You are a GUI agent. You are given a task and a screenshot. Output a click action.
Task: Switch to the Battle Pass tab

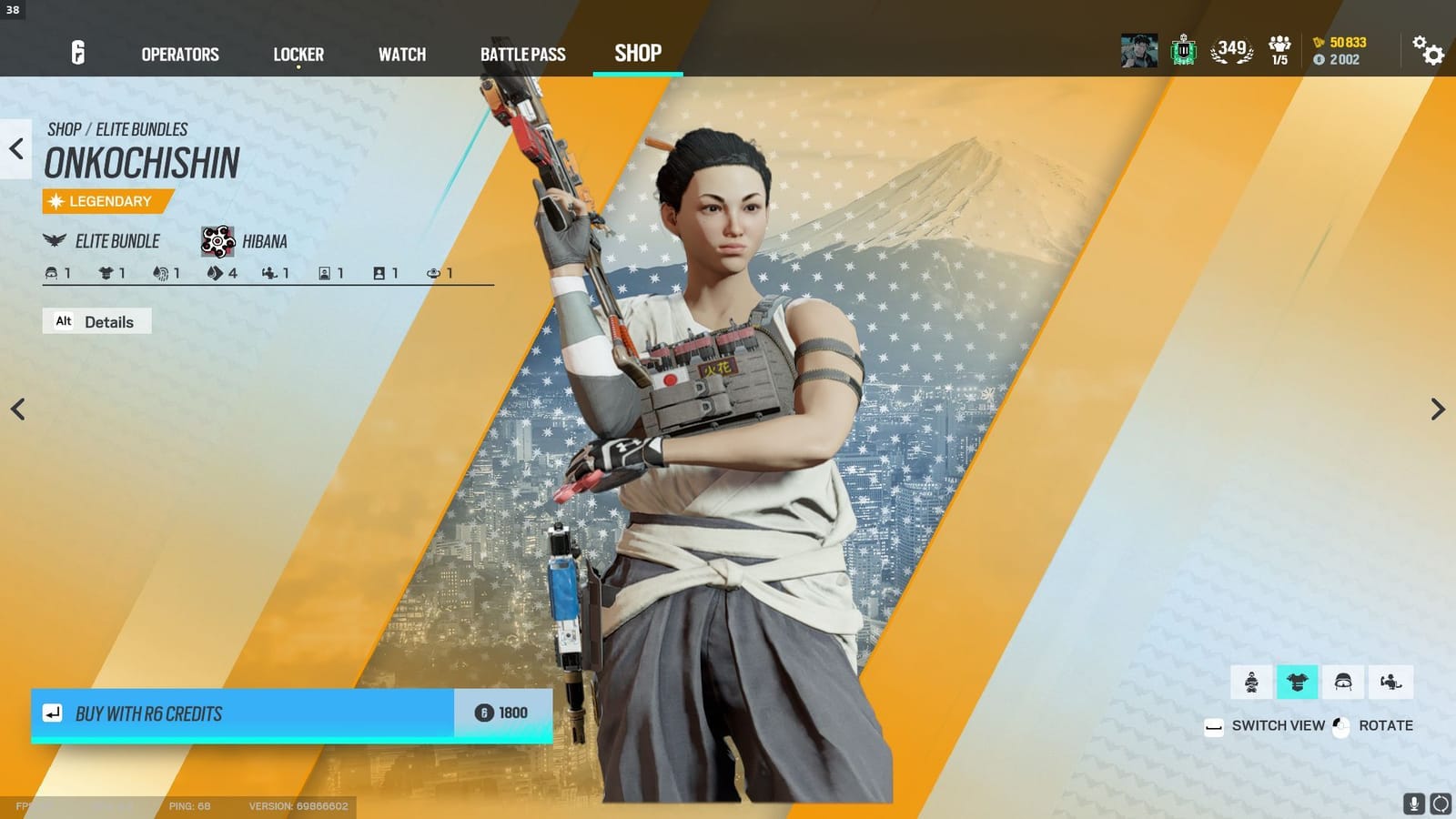click(522, 54)
